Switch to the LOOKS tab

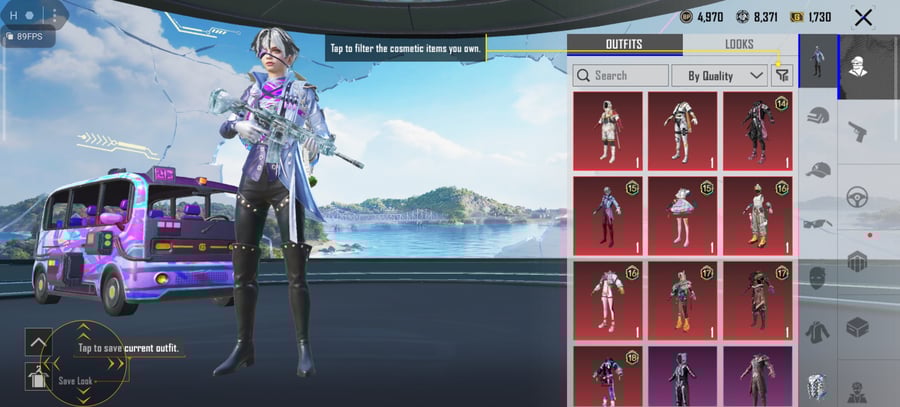739,44
